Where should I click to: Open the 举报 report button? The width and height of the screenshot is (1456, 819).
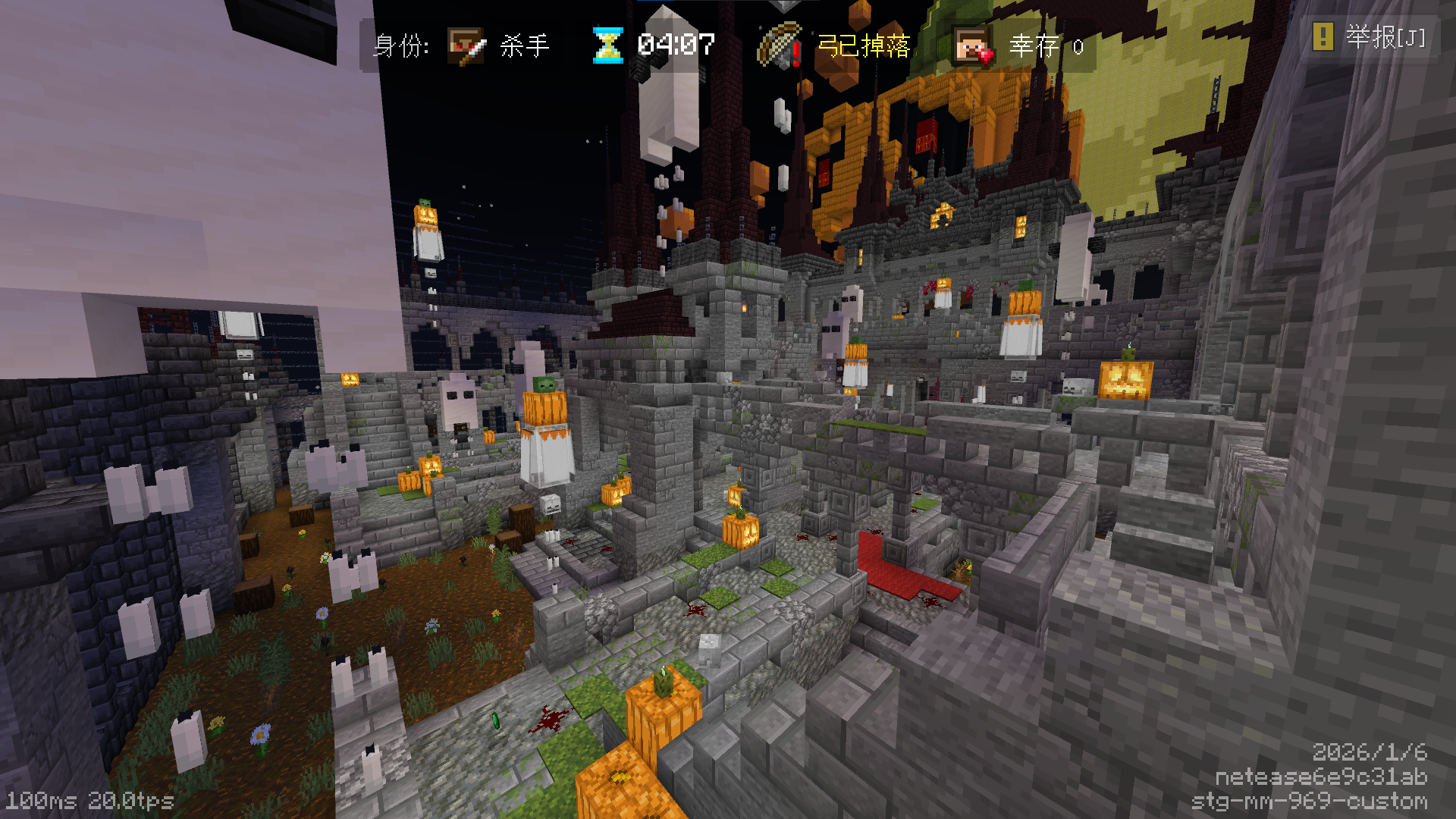(1371, 36)
